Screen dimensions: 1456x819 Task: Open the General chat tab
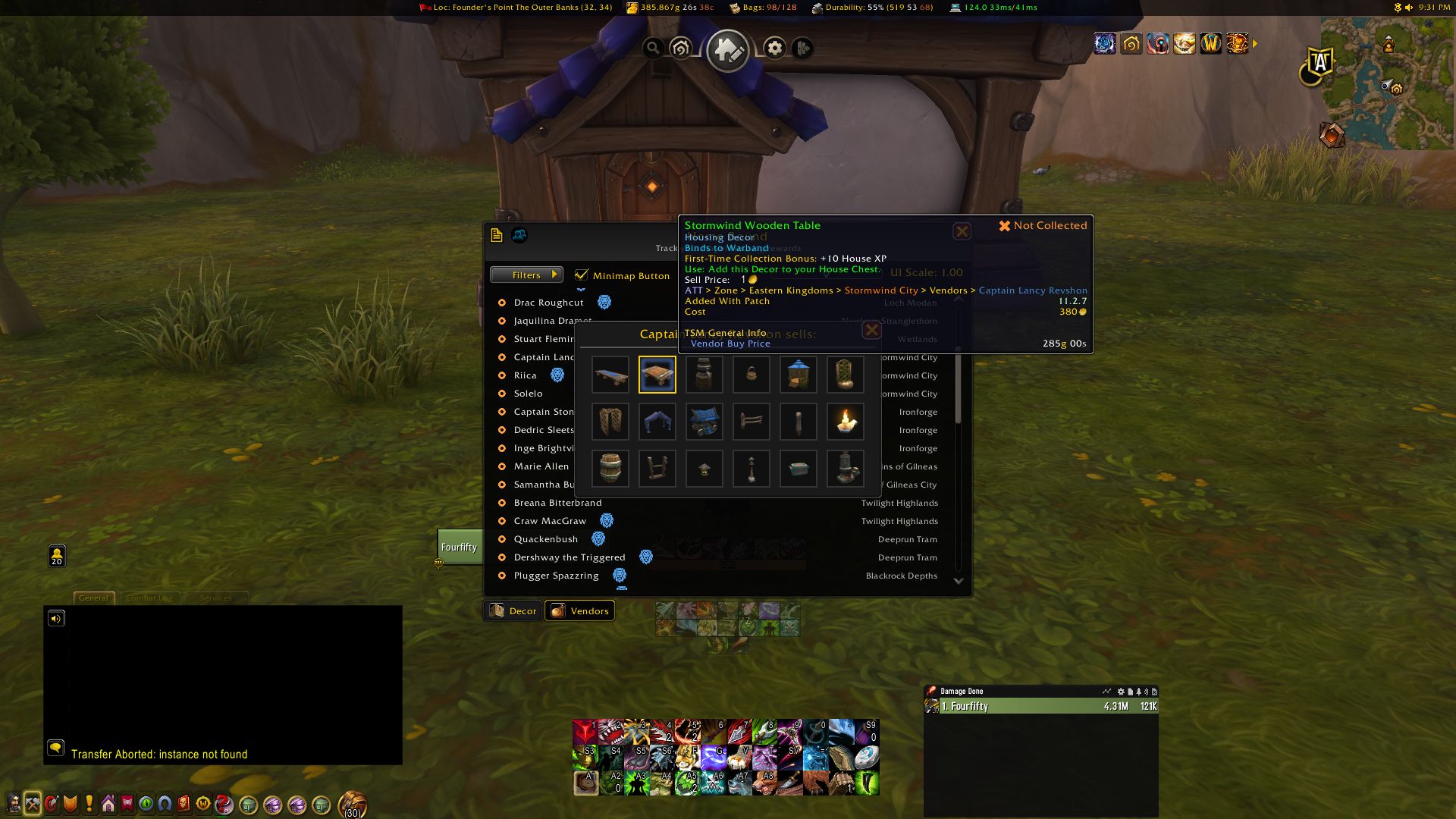pos(93,598)
